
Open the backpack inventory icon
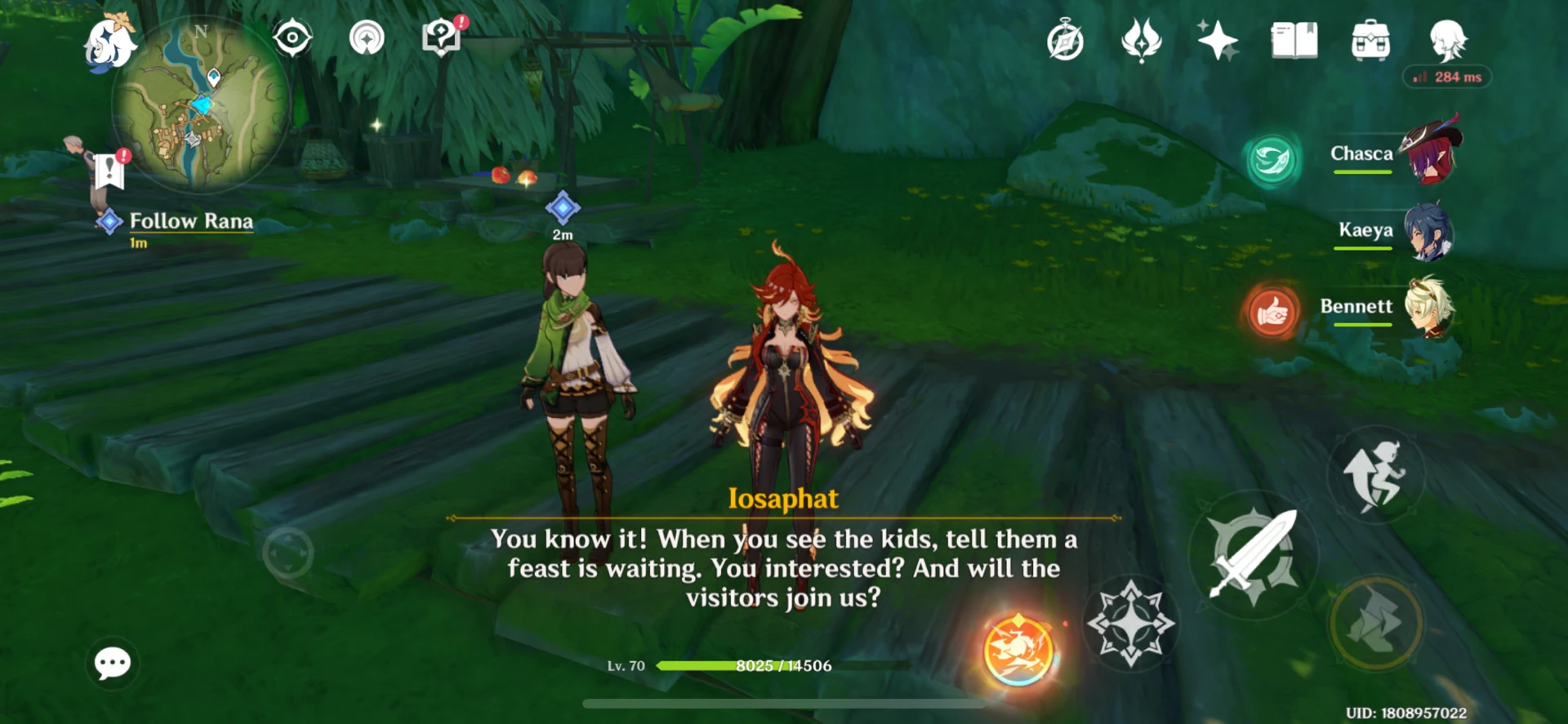click(1370, 39)
